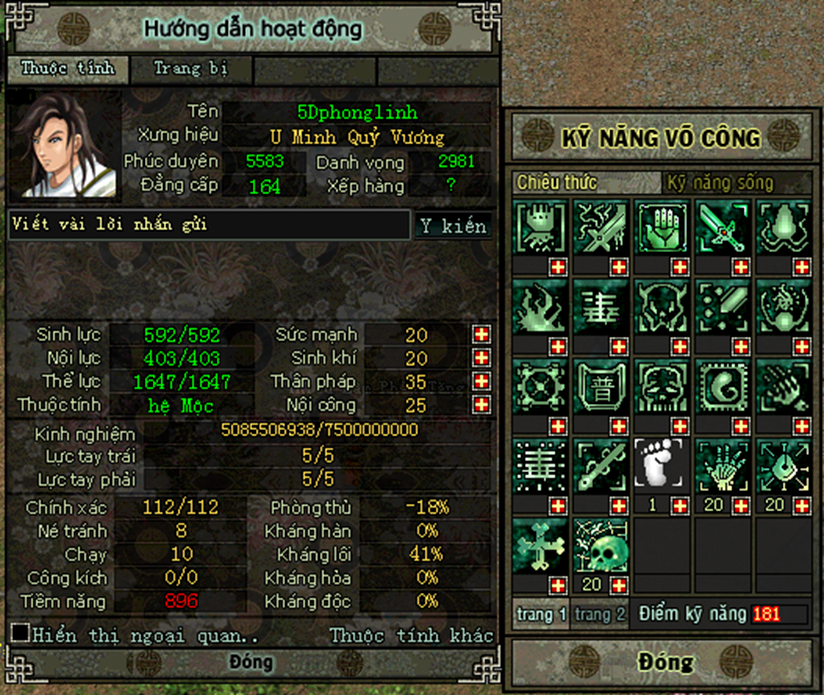This screenshot has height=695, width=824.
Task: Upgrade the white footprint skill with plus
Action: click(679, 505)
